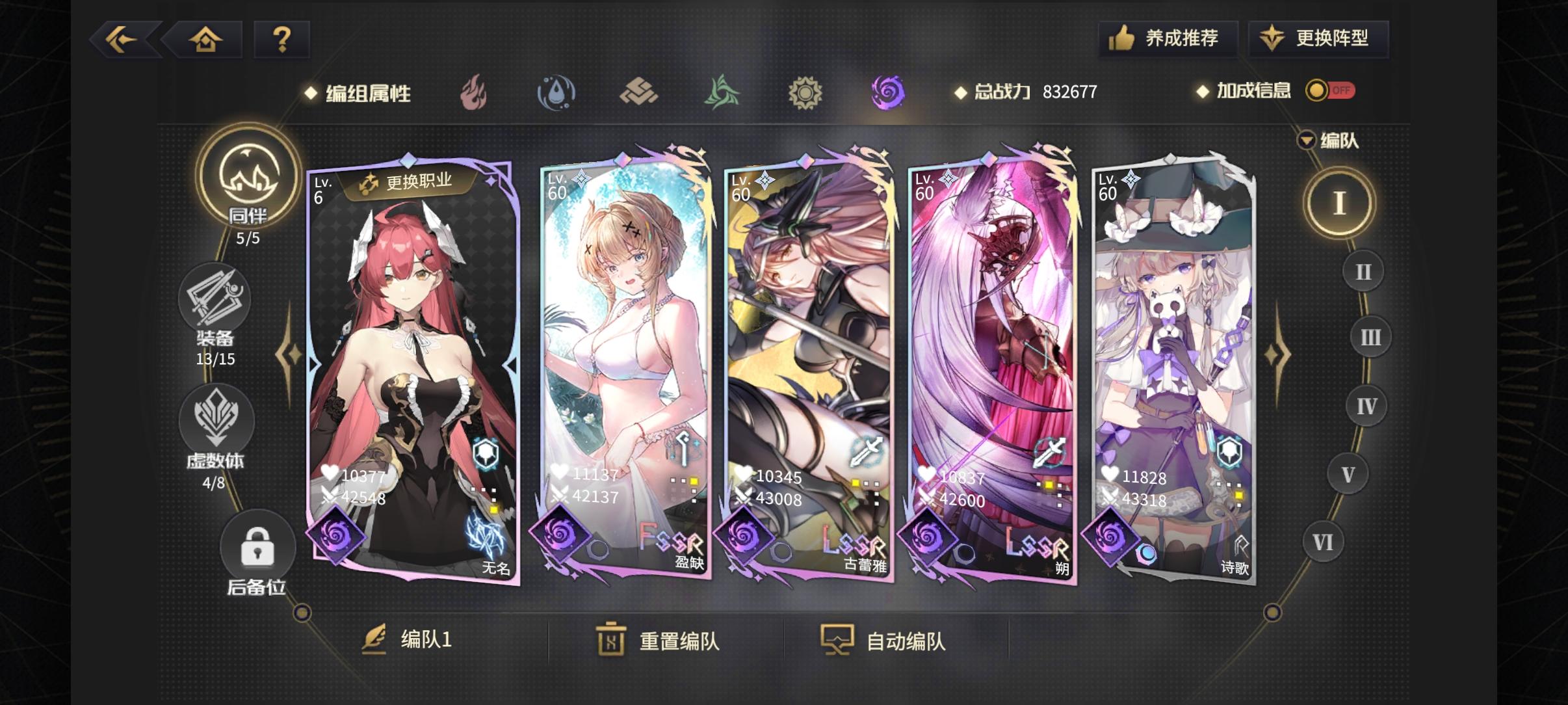Open the help question mark icon
The height and width of the screenshot is (705, 1568).
(282, 39)
